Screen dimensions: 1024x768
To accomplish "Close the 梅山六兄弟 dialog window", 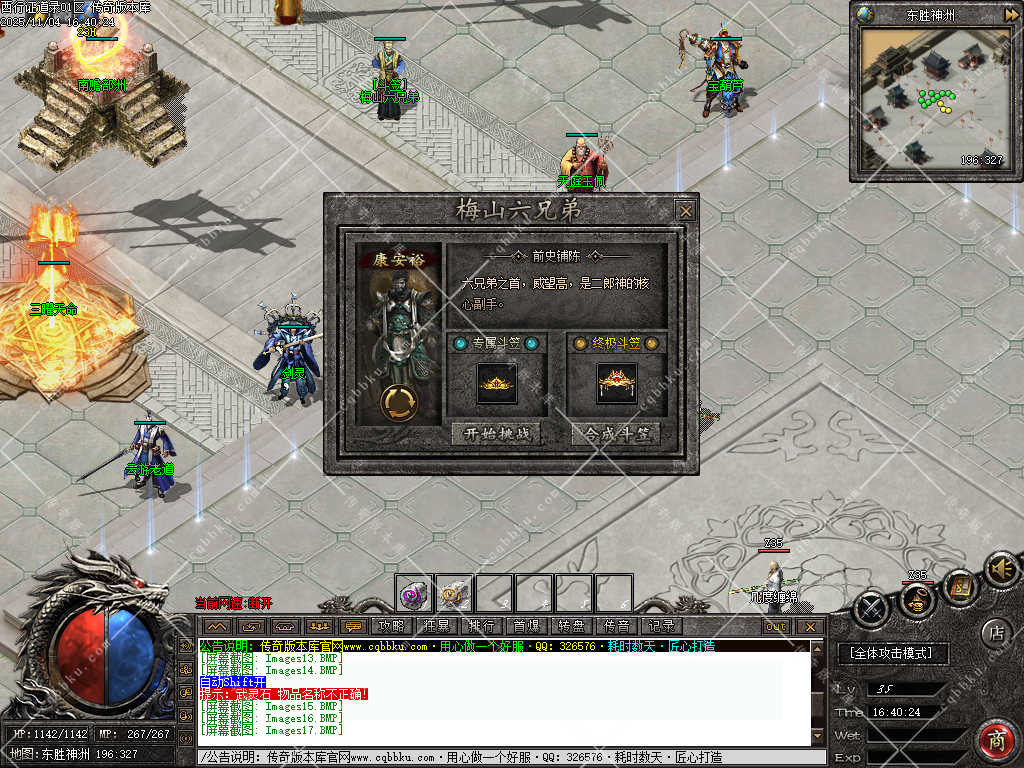I will 685,211.
